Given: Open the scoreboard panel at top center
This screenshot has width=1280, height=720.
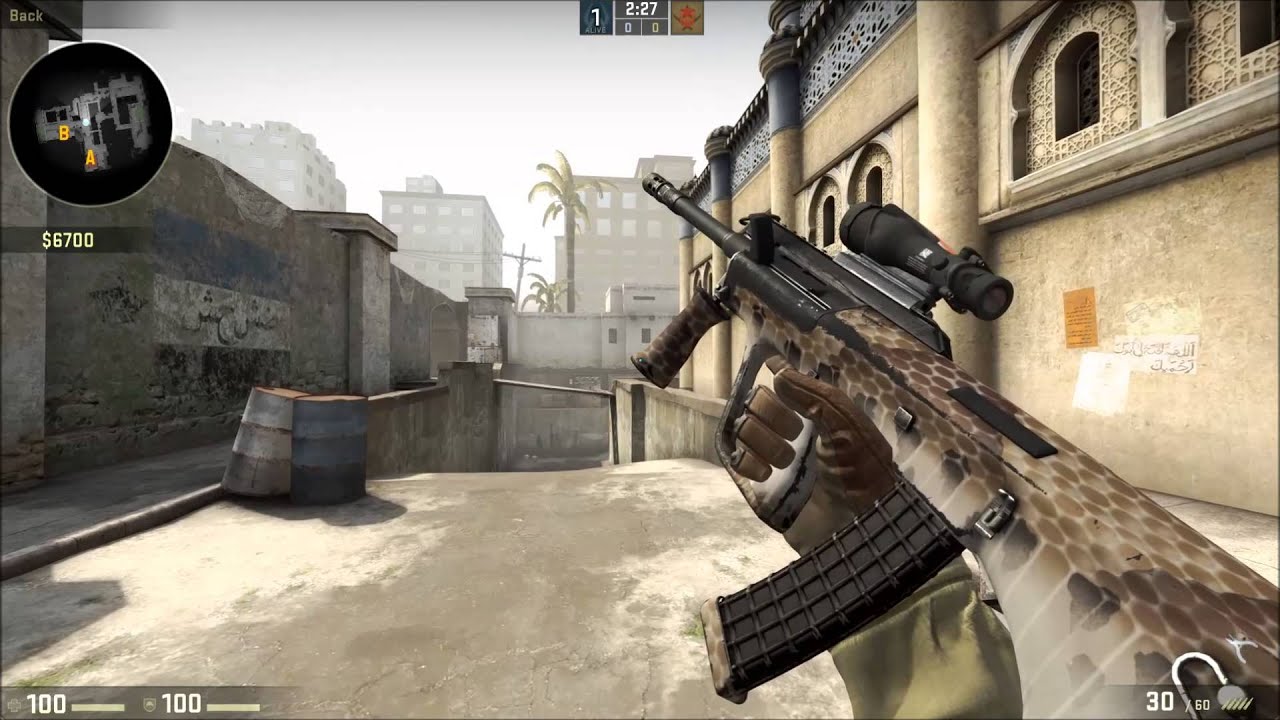Looking at the screenshot, I should (640, 18).
